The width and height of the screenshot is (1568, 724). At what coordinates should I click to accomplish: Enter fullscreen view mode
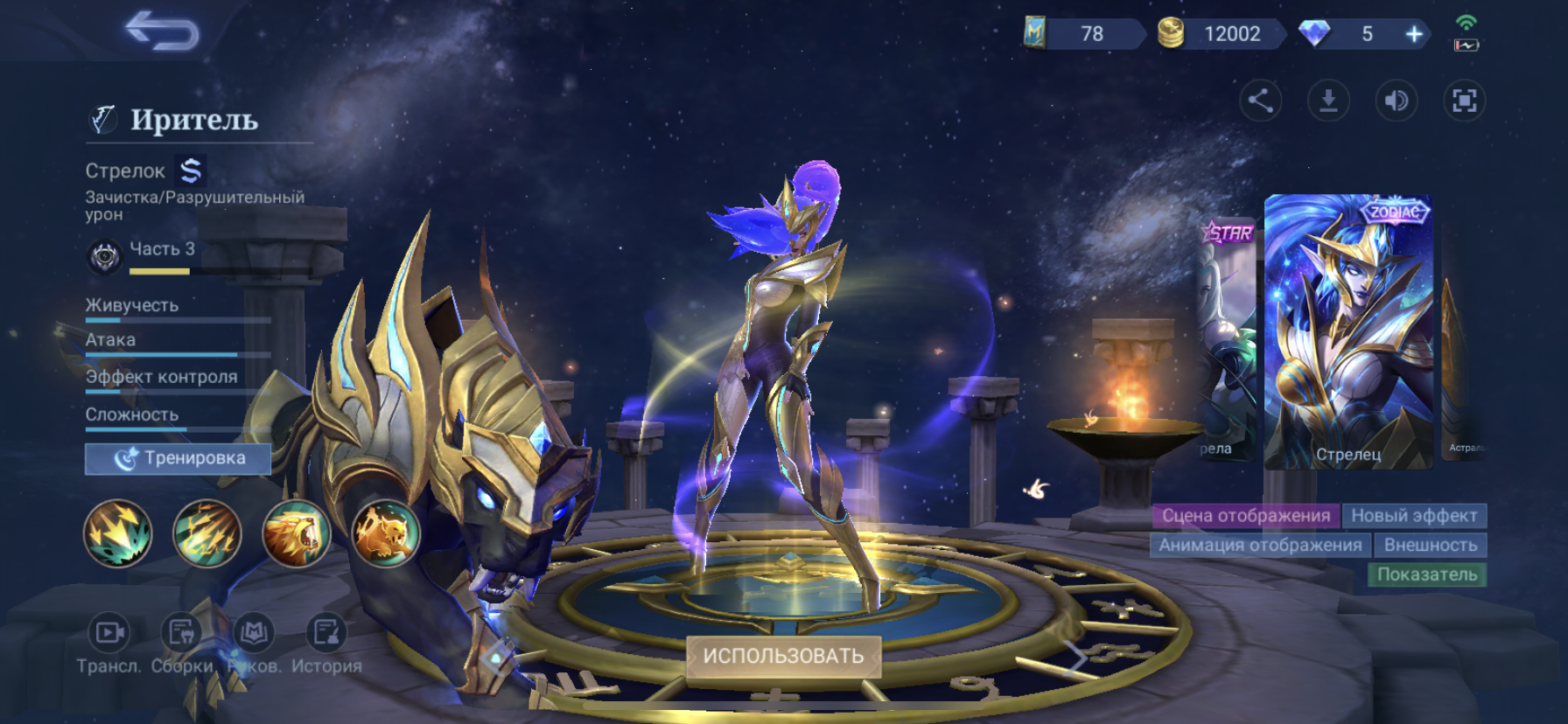pyautogui.click(x=1464, y=101)
